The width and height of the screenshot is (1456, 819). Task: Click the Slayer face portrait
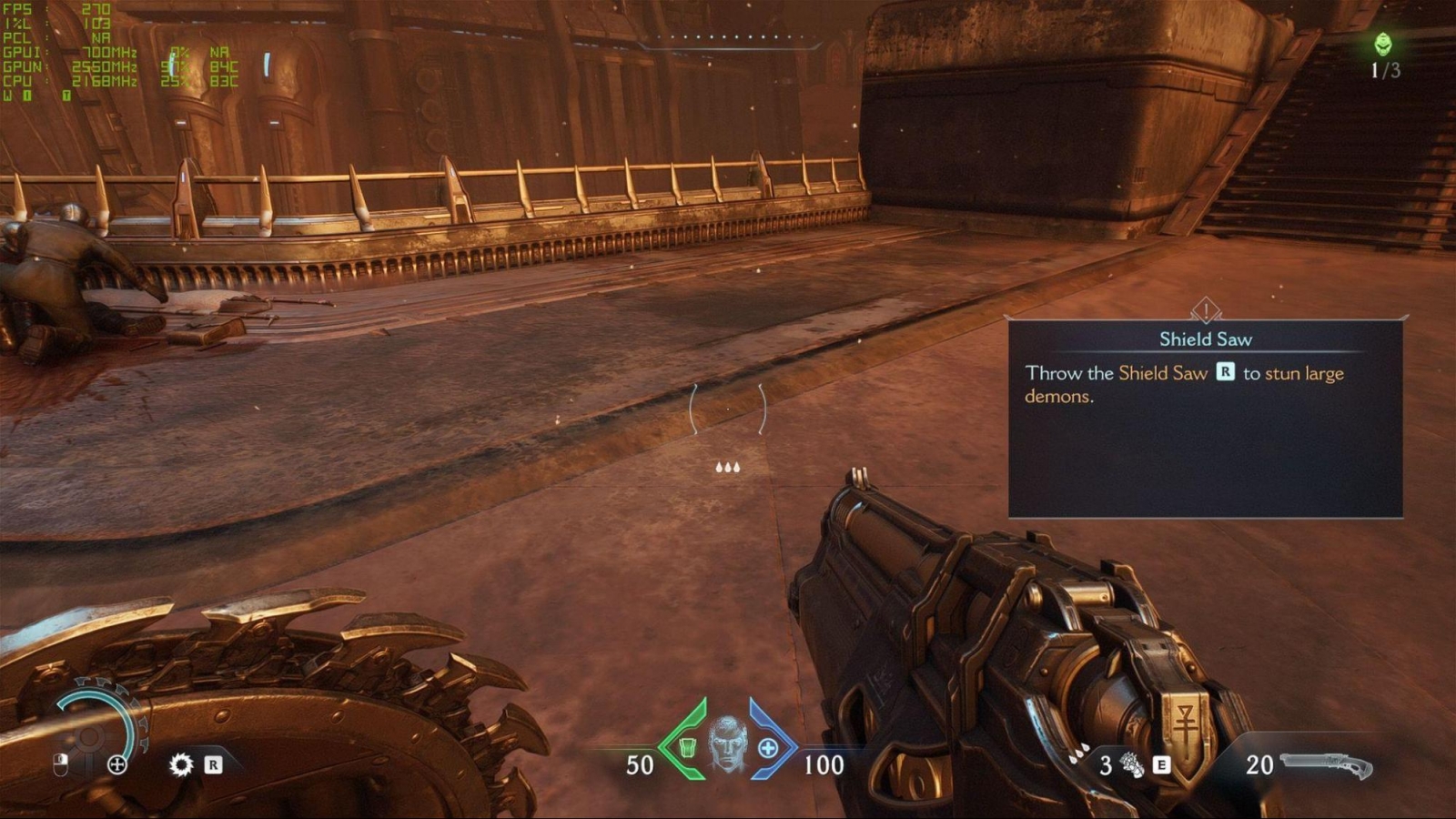point(727,743)
